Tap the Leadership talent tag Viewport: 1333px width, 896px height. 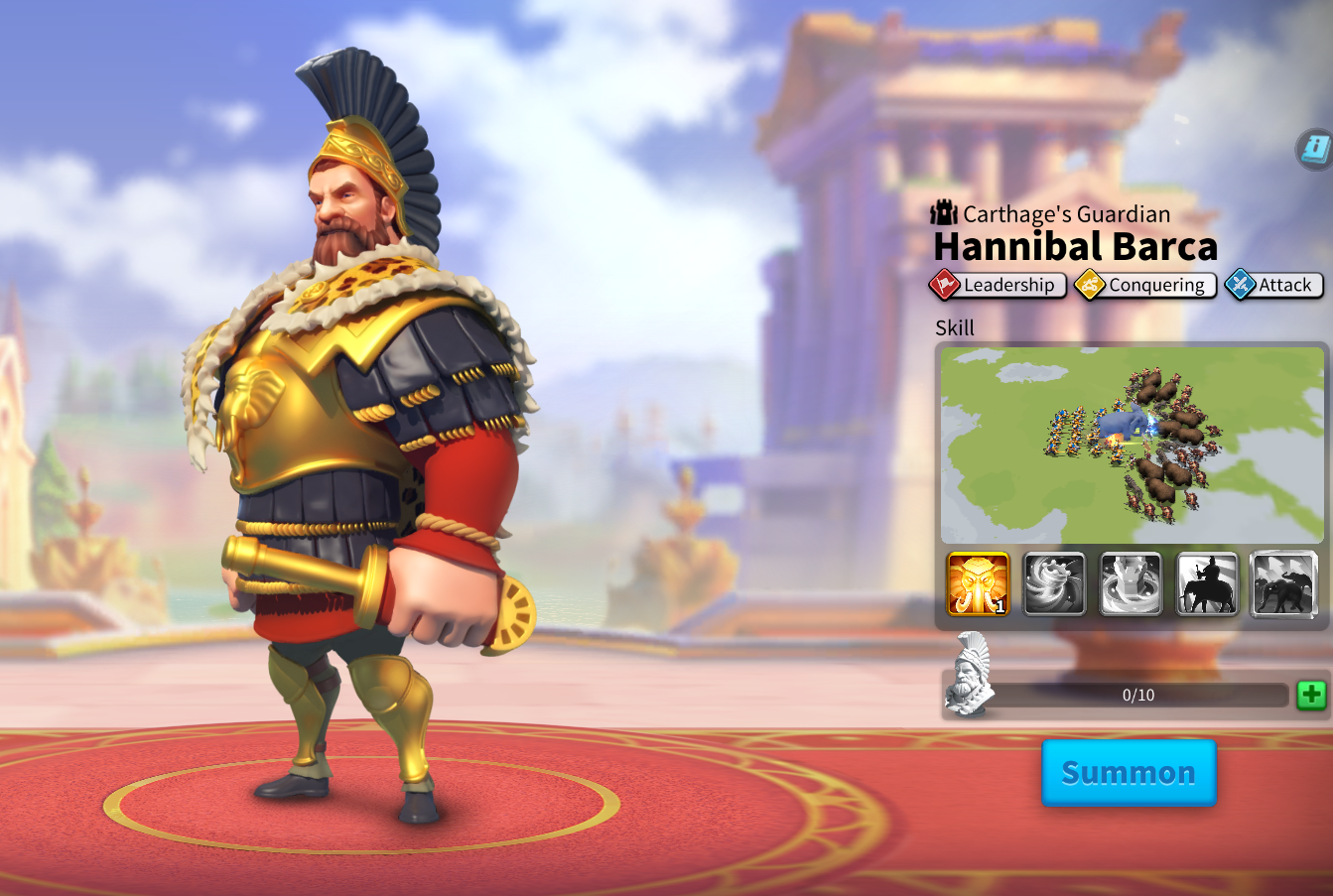click(998, 285)
